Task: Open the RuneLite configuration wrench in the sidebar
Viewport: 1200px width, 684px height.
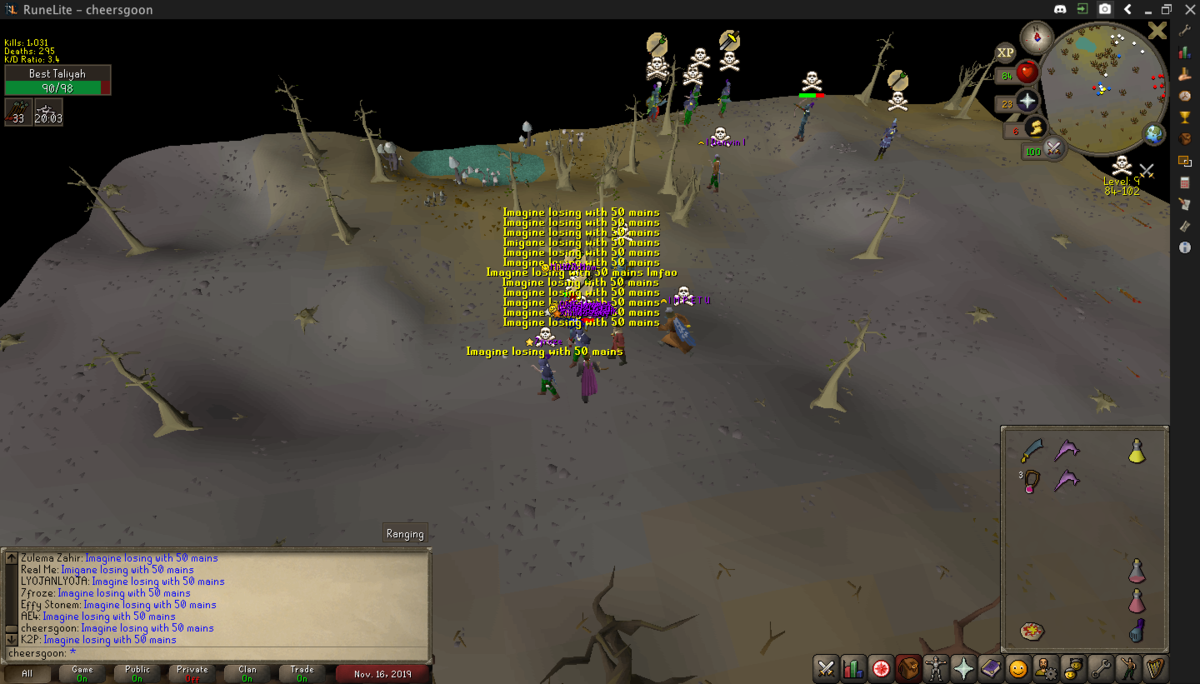Action: coord(1185,30)
